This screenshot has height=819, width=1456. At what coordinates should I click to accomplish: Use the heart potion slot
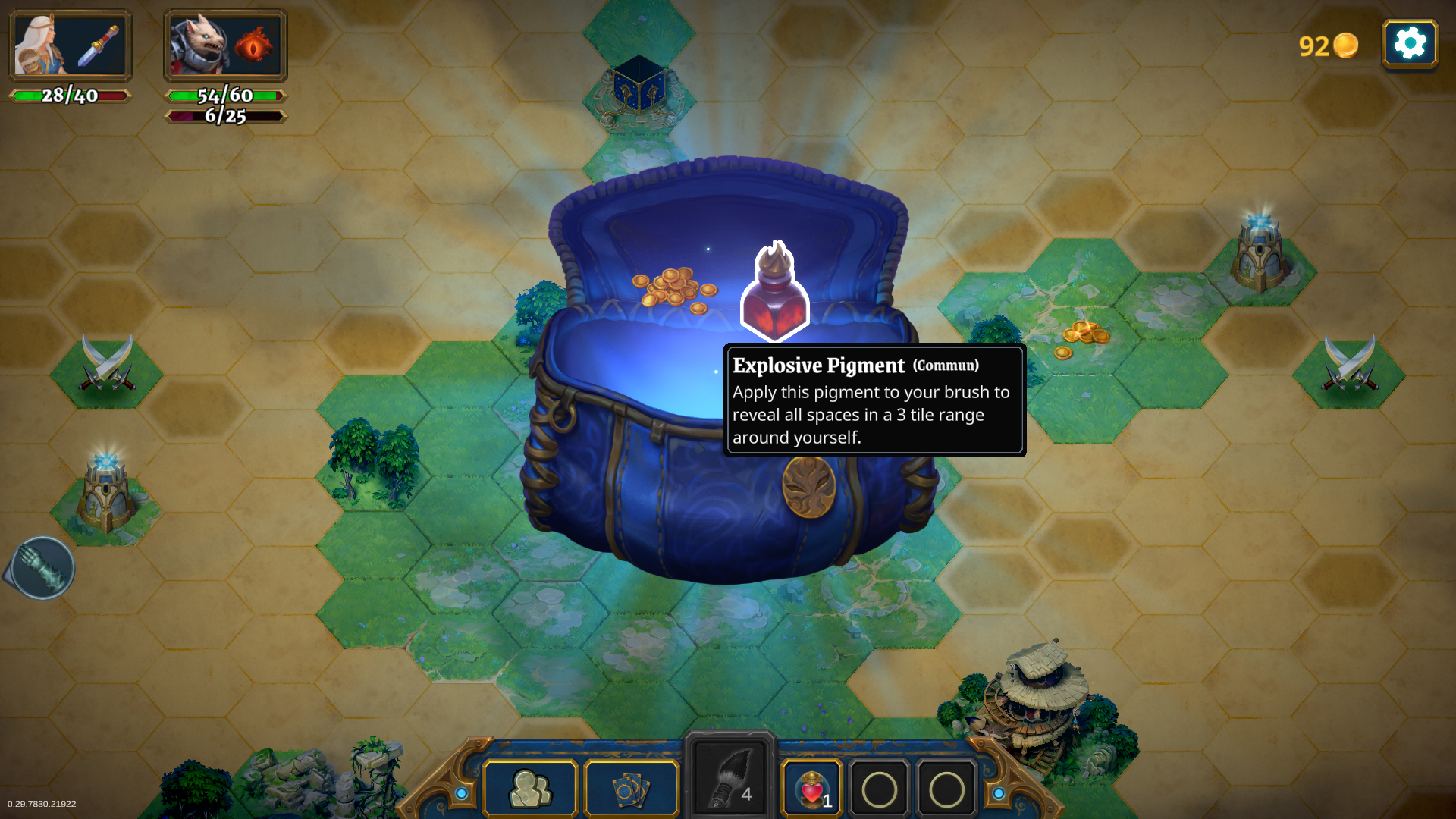coord(811,789)
